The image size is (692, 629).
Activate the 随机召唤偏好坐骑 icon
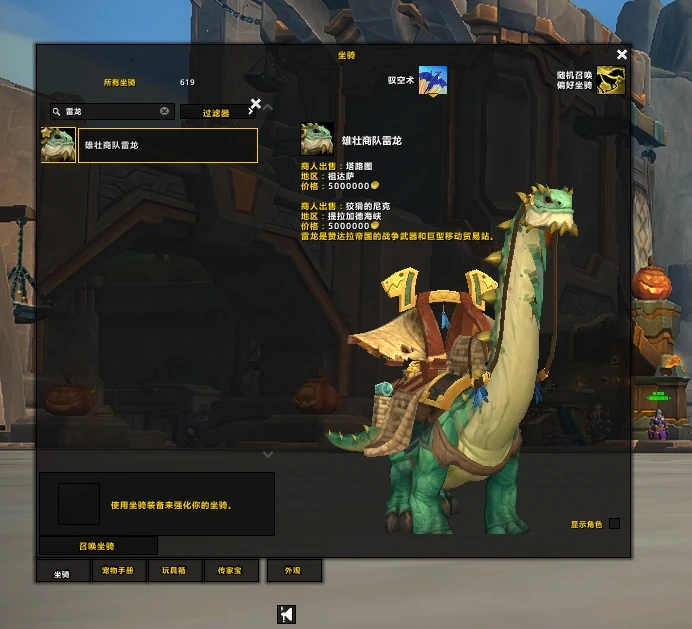tap(611, 81)
